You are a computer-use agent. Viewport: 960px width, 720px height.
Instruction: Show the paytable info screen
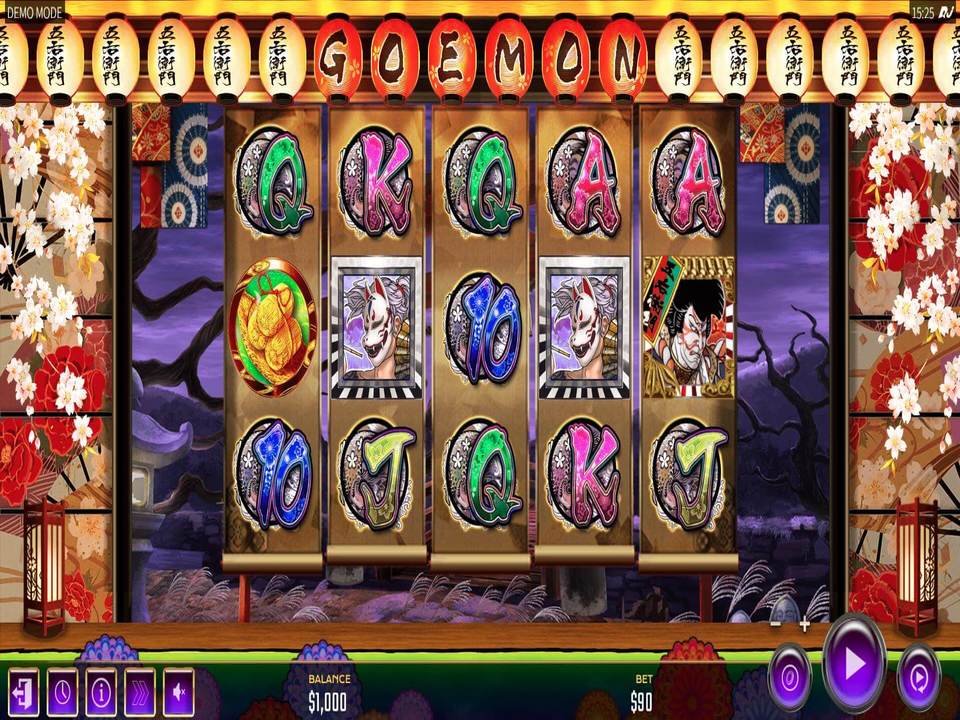click(101, 690)
